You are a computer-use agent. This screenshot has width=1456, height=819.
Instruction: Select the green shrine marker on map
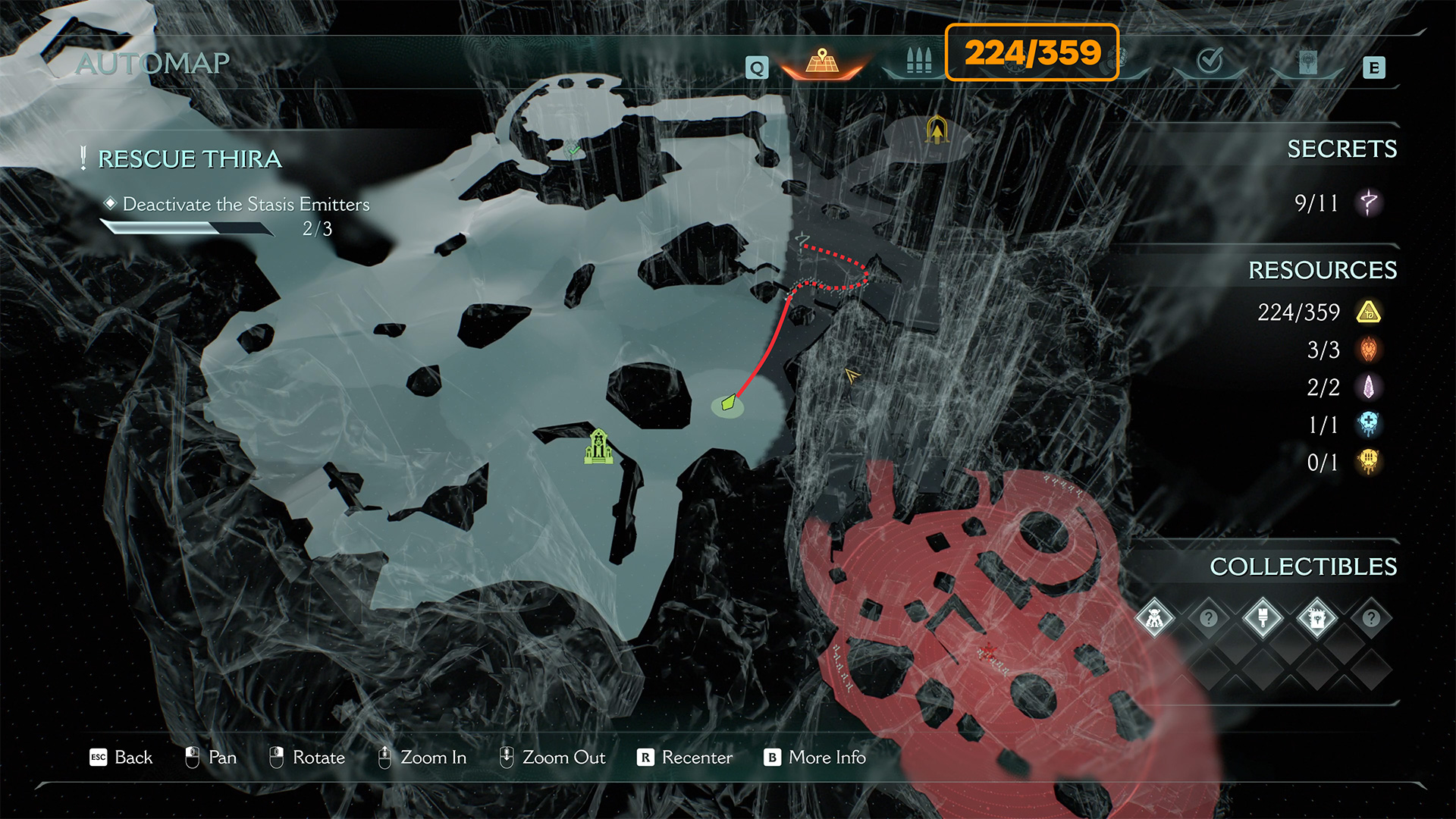pyautogui.click(x=598, y=447)
